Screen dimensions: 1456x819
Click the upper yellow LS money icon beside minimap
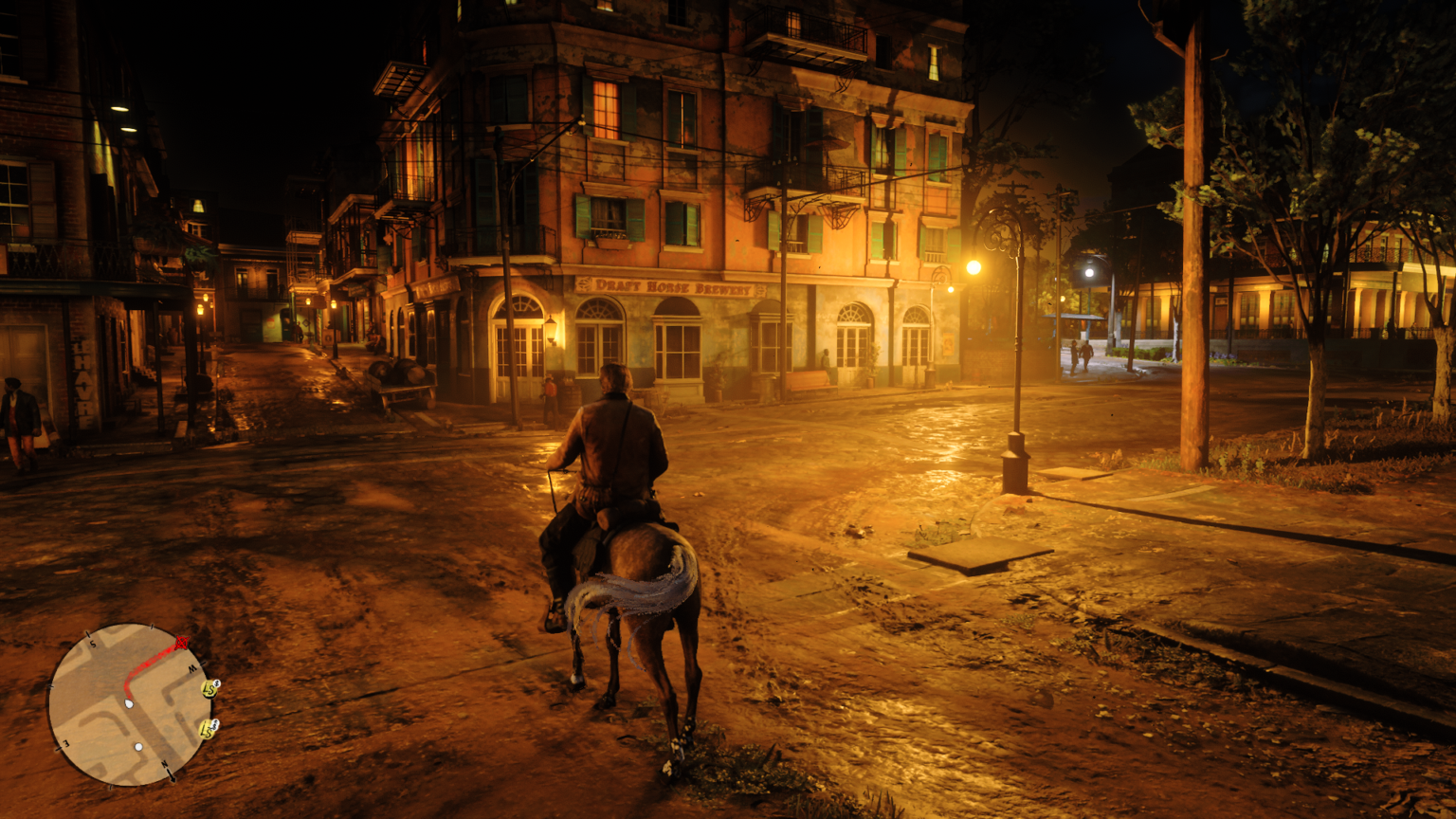tap(209, 690)
